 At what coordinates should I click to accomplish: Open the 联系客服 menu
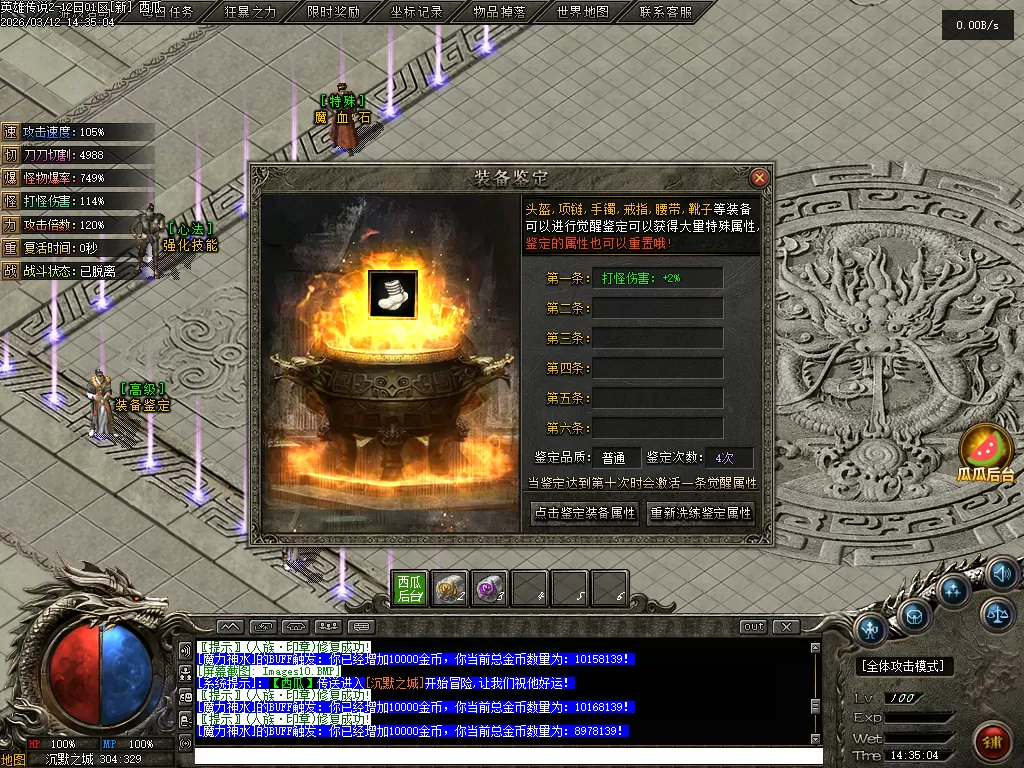tap(666, 12)
